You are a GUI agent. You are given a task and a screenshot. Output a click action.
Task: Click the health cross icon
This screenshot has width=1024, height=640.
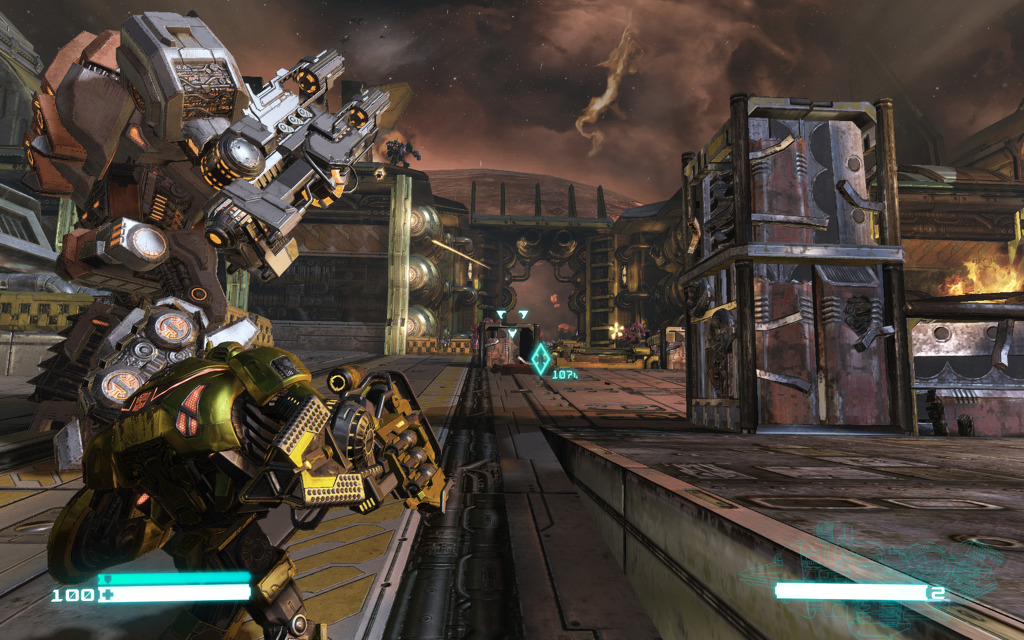103,595
